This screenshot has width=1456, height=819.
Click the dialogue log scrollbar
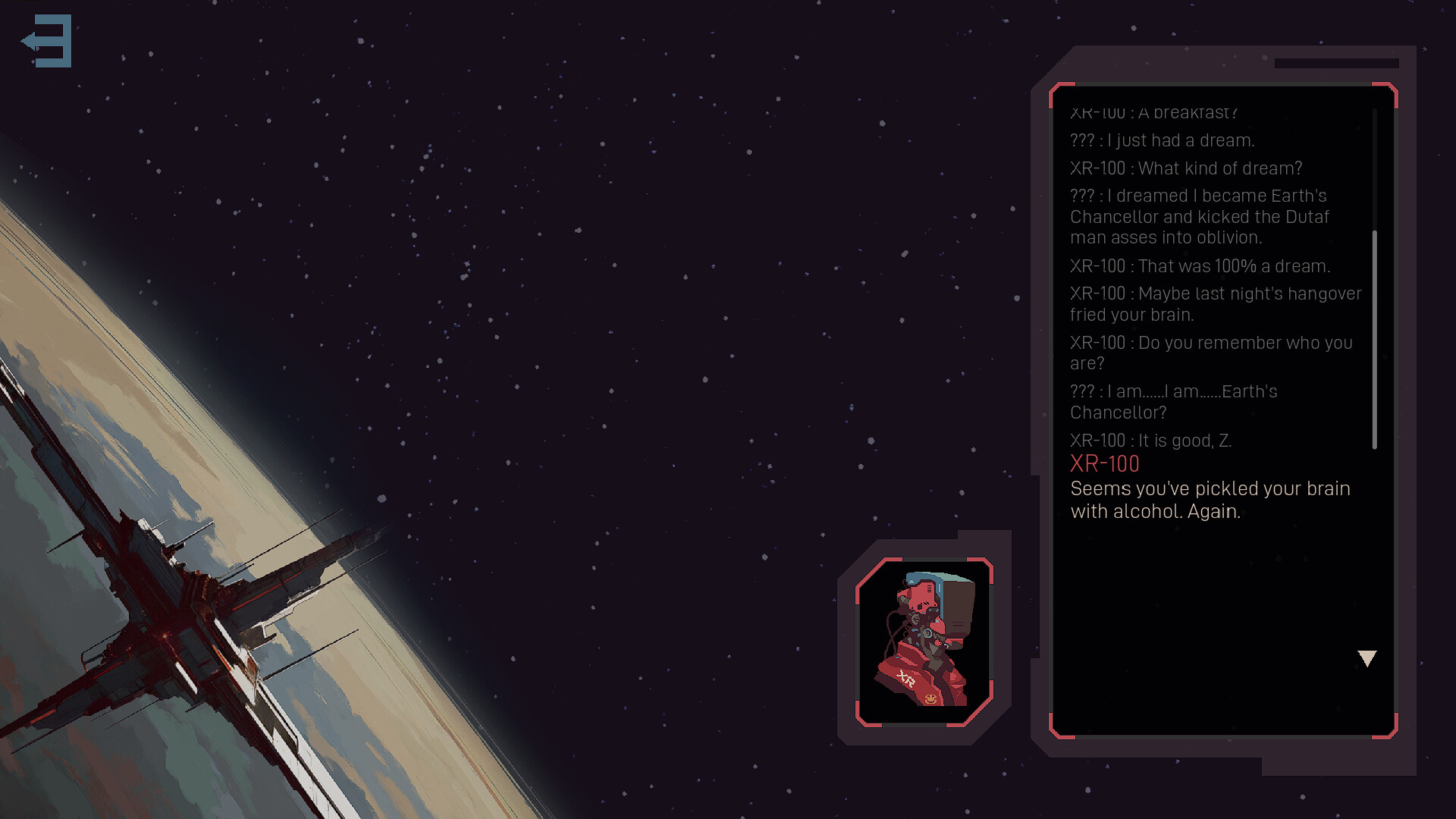[x=1374, y=338]
